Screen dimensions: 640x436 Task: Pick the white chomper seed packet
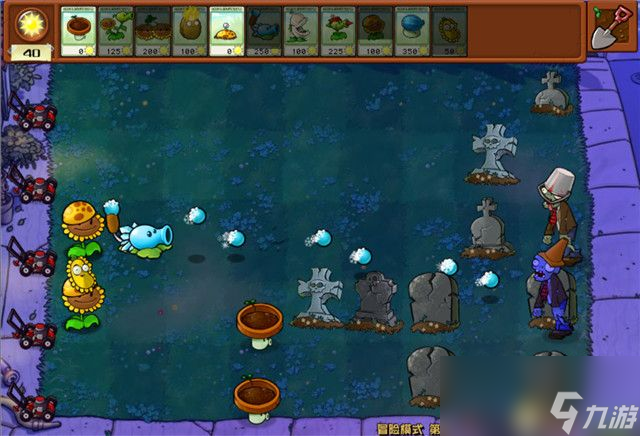point(300,31)
